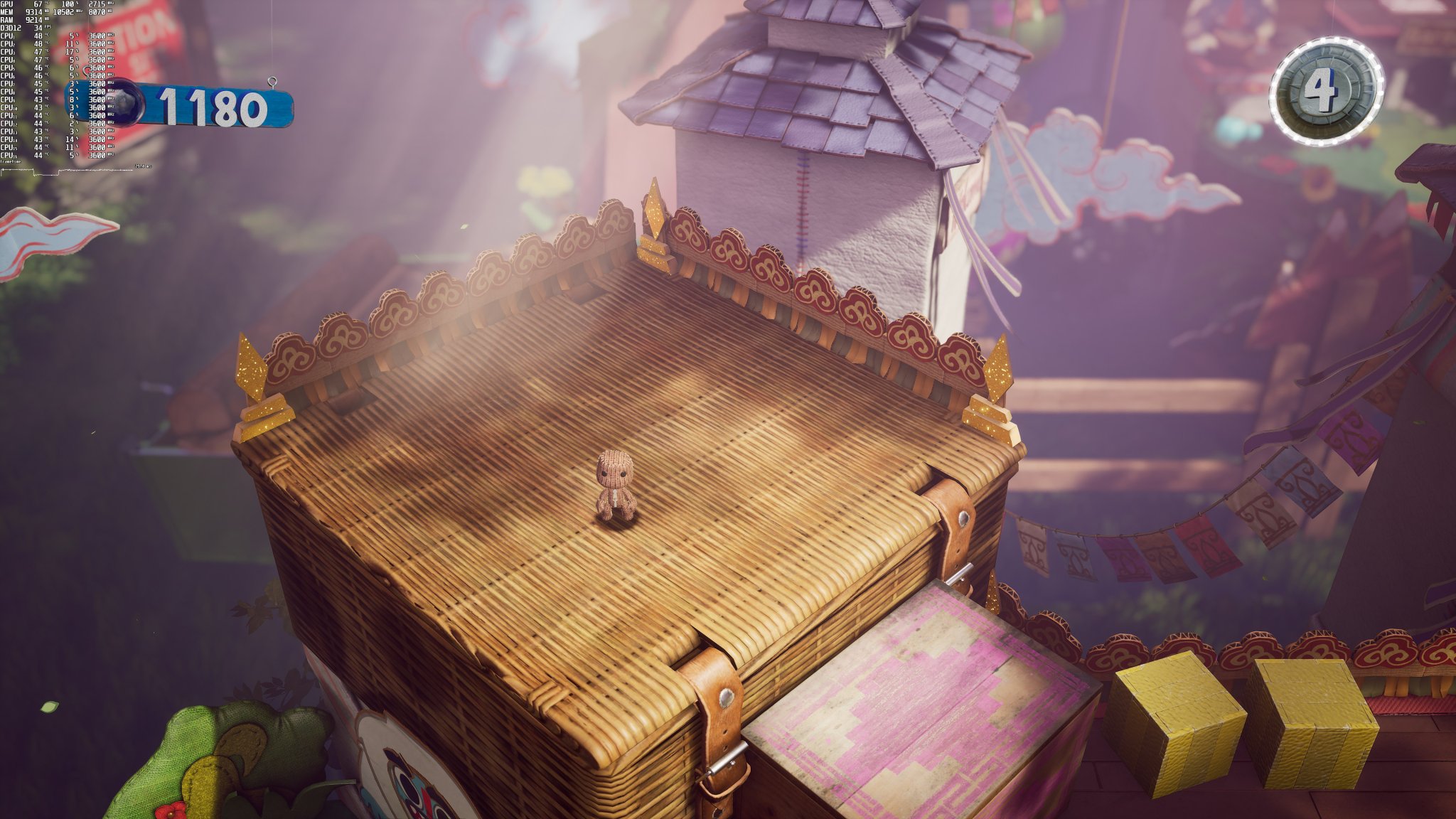Select the GPU 100% usage indicator
The image size is (1456, 819).
coord(68,4)
